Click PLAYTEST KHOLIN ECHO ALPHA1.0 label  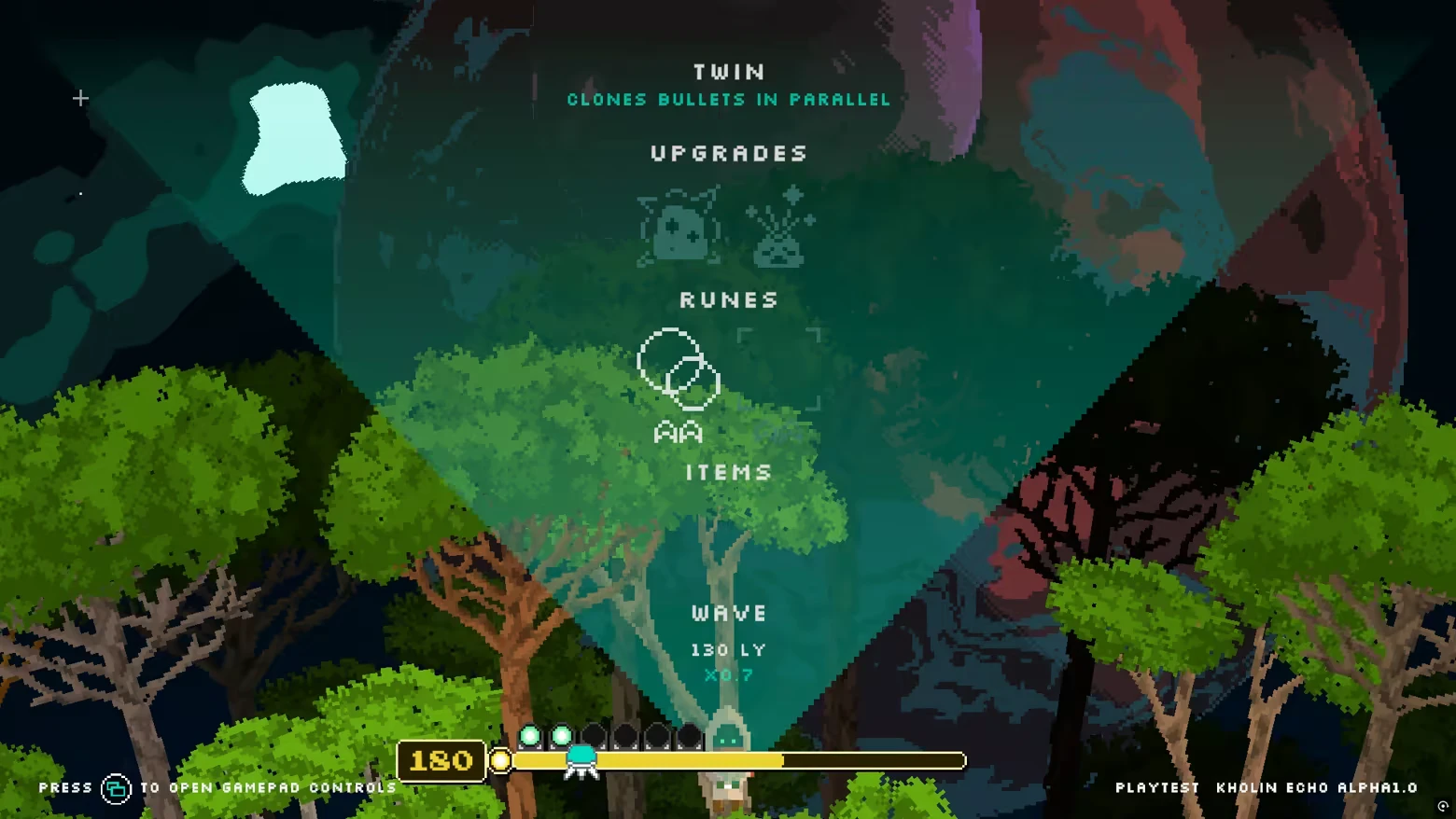click(x=1267, y=788)
